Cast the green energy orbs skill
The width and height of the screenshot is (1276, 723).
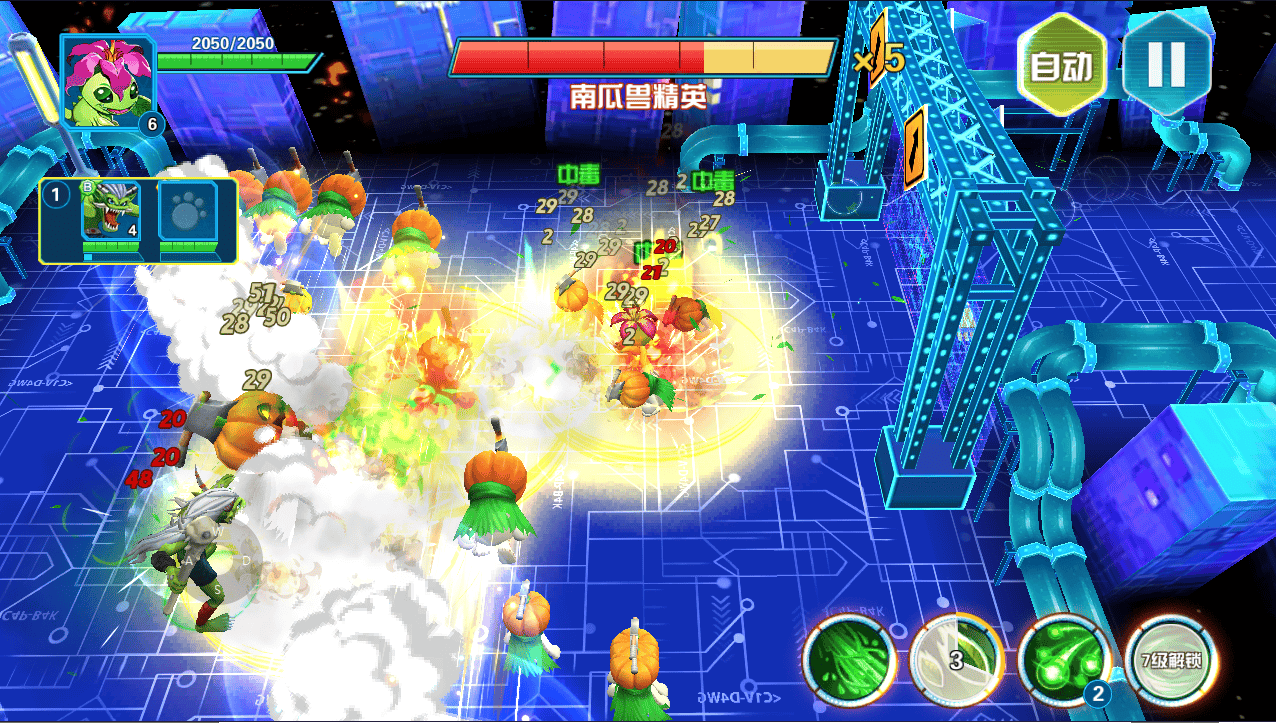[x=1063, y=660]
